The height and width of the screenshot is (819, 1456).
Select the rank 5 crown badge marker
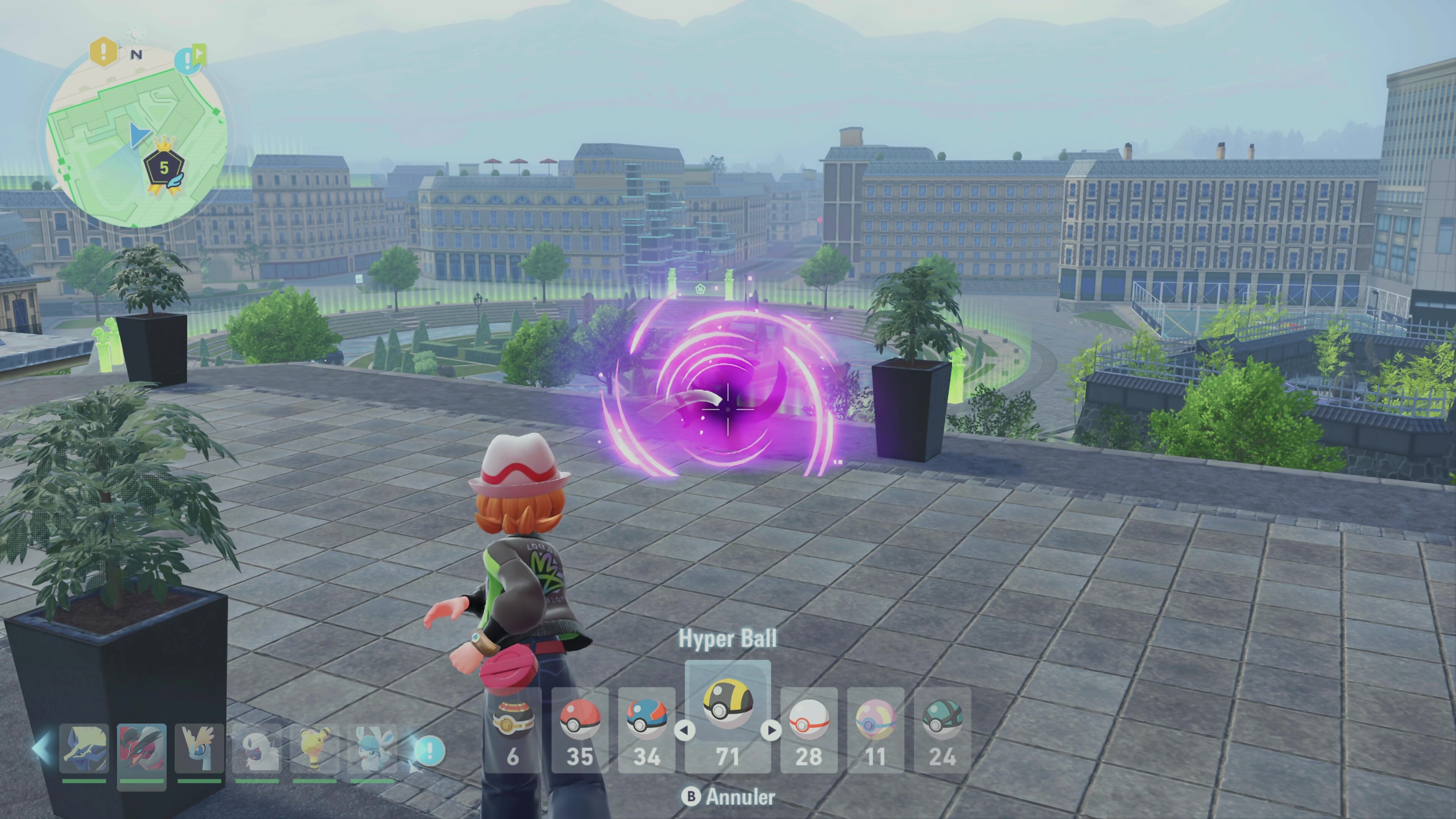click(x=164, y=167)
